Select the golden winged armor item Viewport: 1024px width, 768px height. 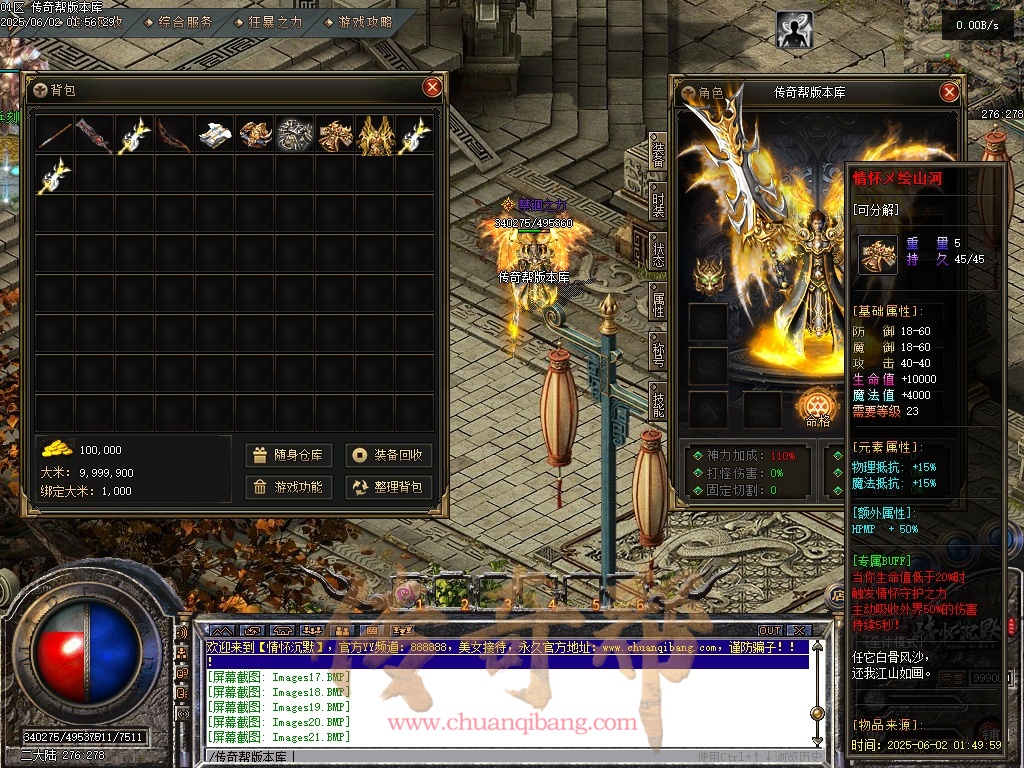point(376,135)
